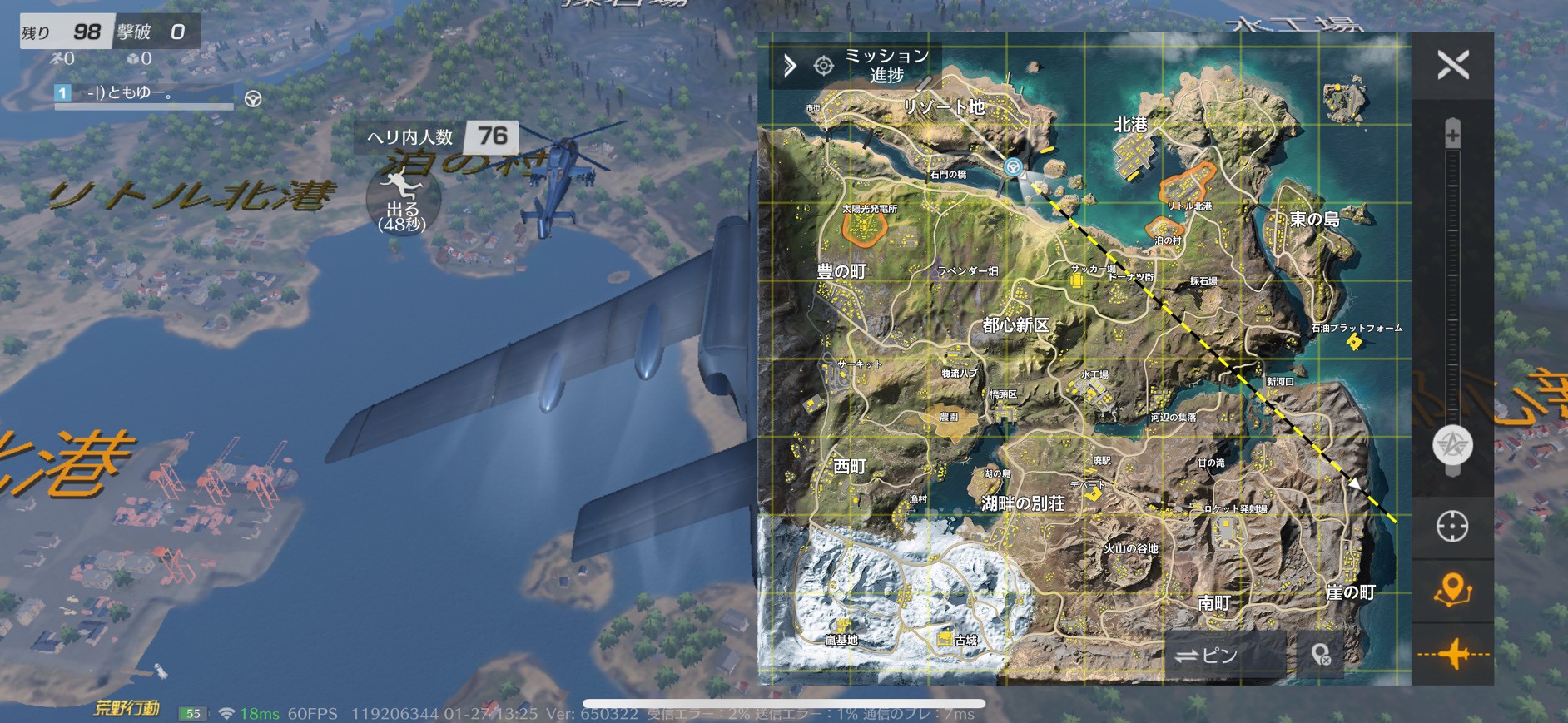Toggle the orange route marker button
The width and height of the screenshot is (1568, 723).
[1452, 590]
